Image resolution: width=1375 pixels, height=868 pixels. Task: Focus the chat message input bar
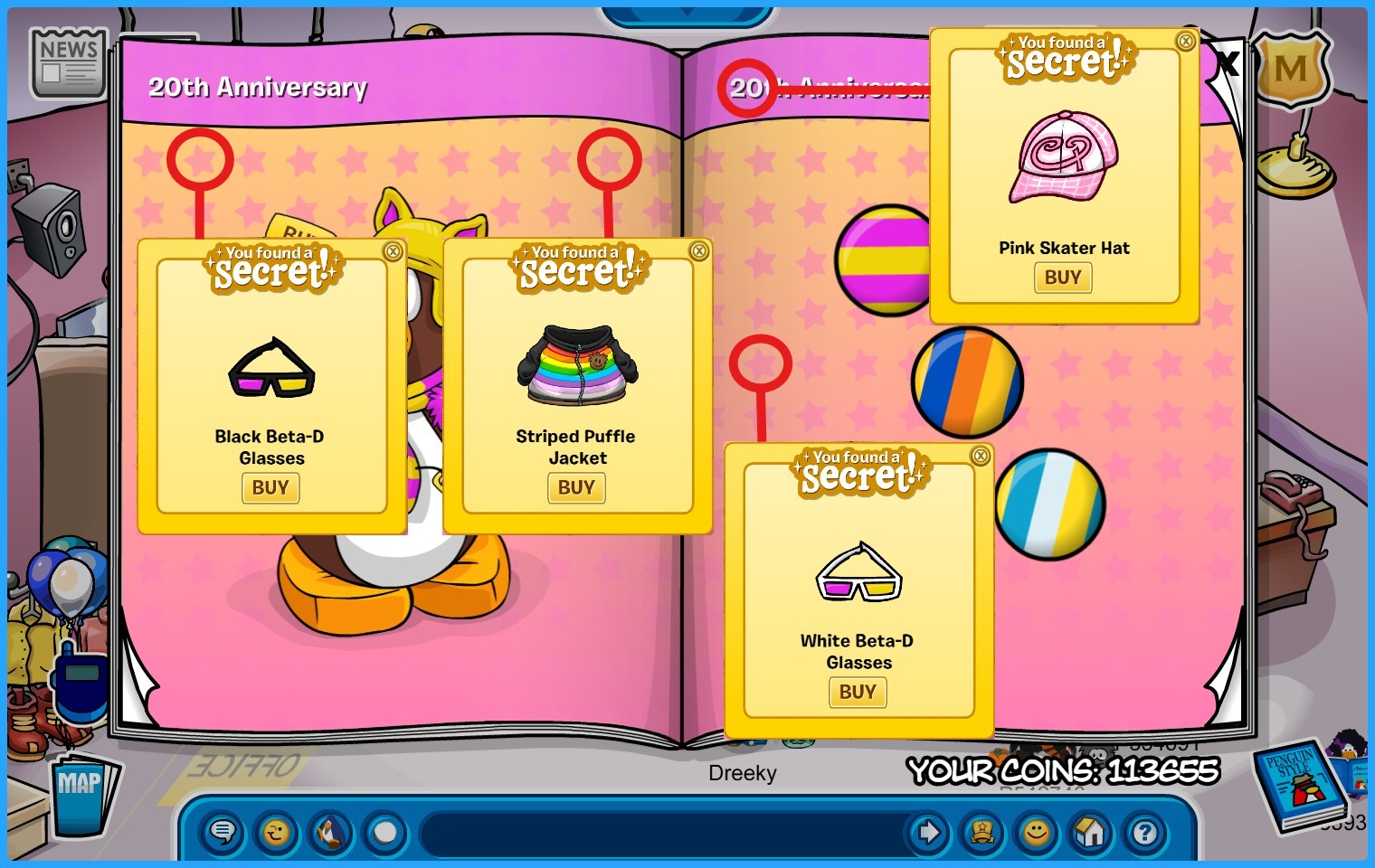(x=660, y=832)
